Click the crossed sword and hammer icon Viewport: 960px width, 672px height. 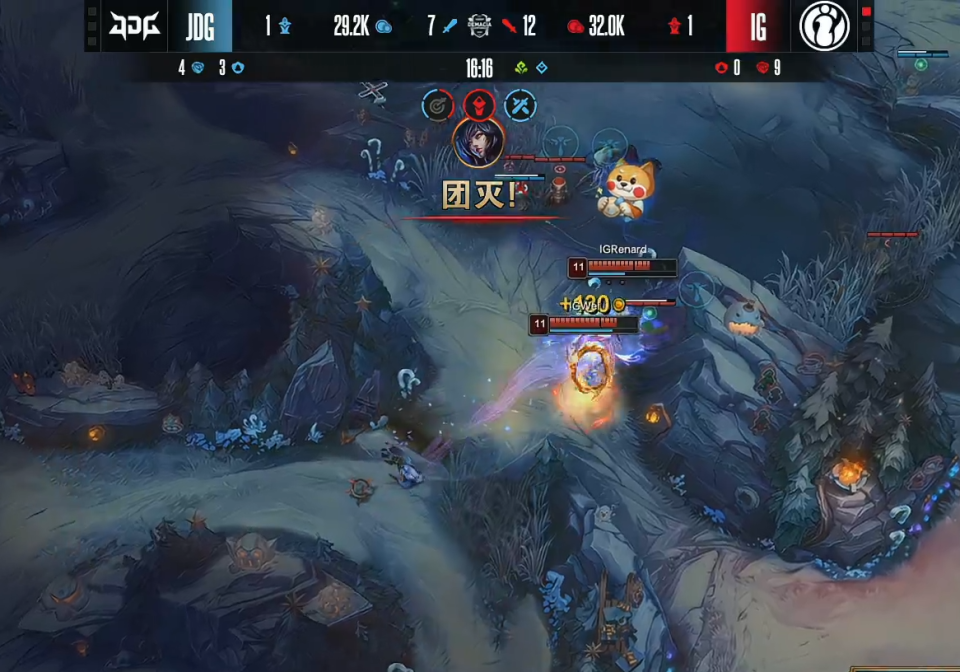[x=520, y=105]
